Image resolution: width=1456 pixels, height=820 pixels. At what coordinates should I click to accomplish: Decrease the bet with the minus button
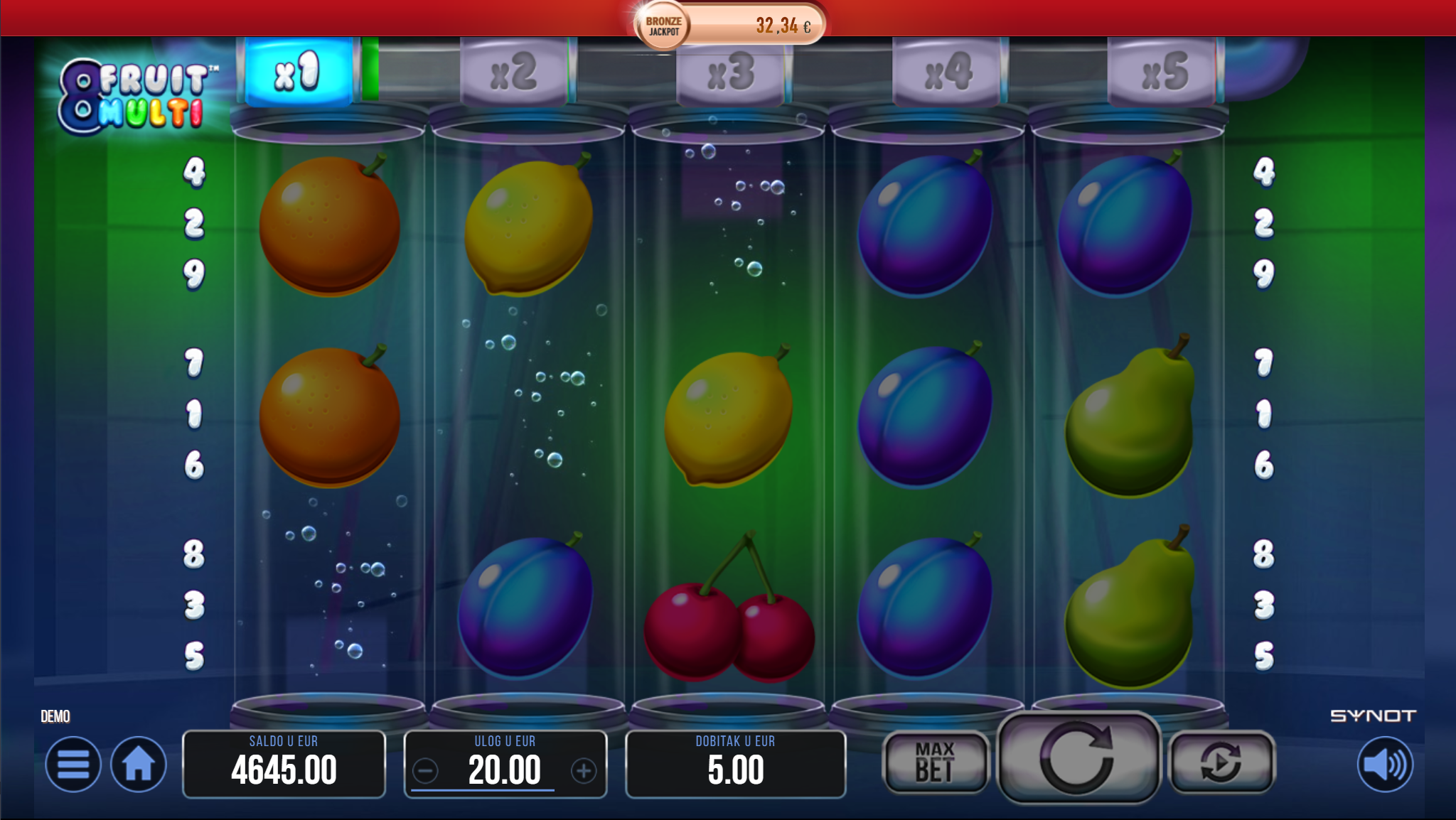tap(426, 770)
